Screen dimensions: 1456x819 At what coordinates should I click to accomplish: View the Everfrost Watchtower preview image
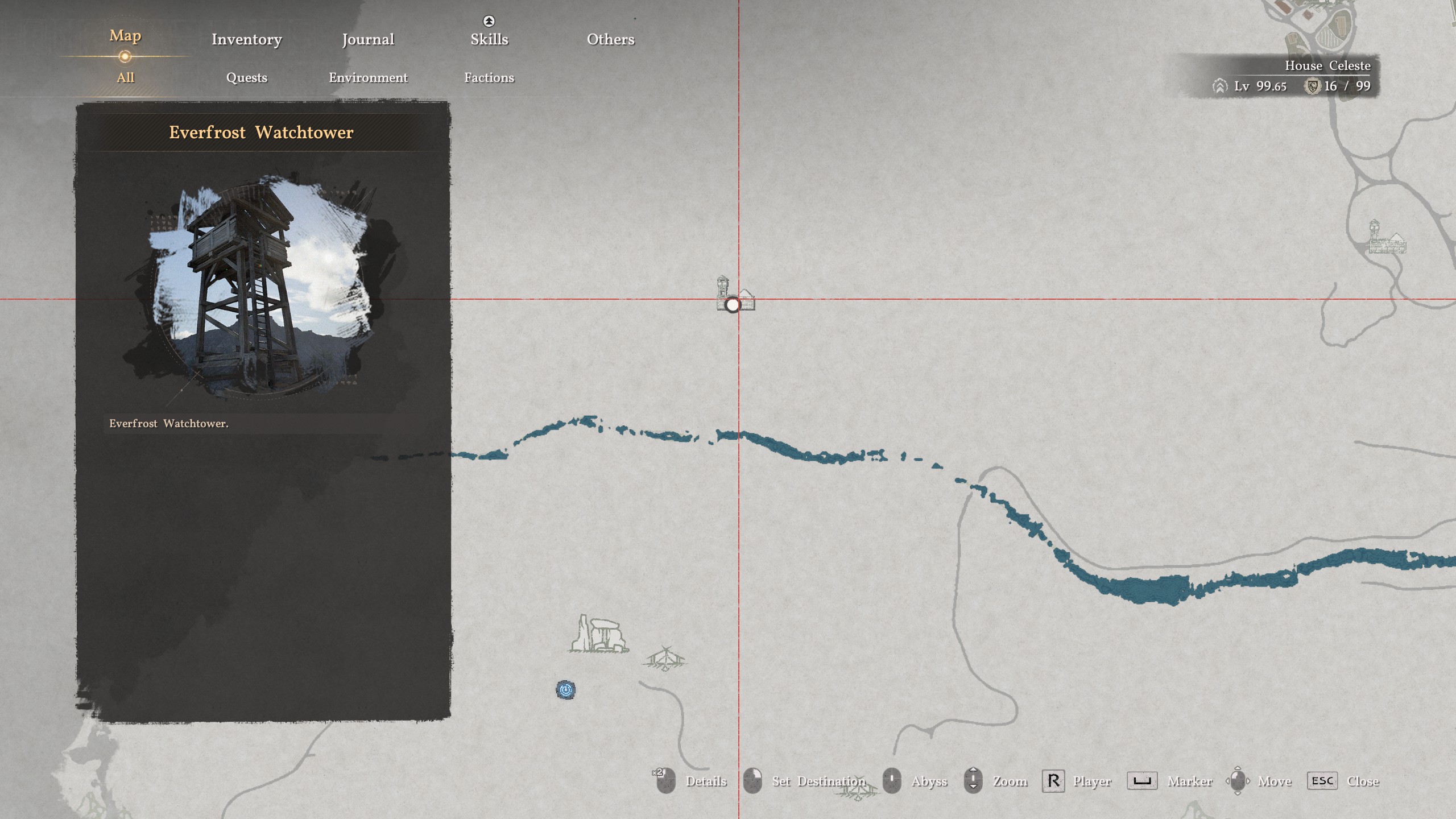(261, 287)
